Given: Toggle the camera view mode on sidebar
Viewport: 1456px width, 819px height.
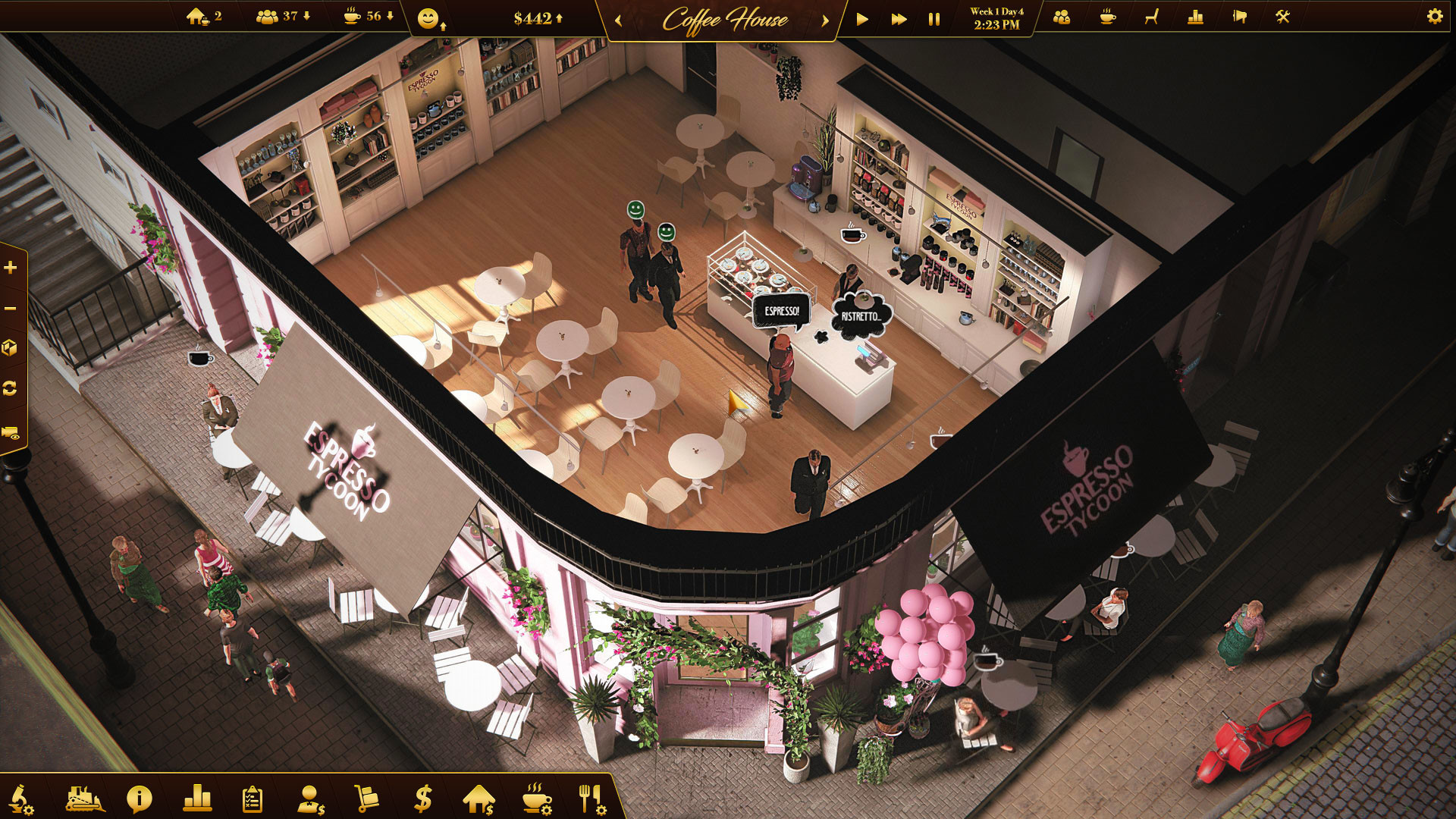Looking at the screenshot, I should [x=11, y=430].
